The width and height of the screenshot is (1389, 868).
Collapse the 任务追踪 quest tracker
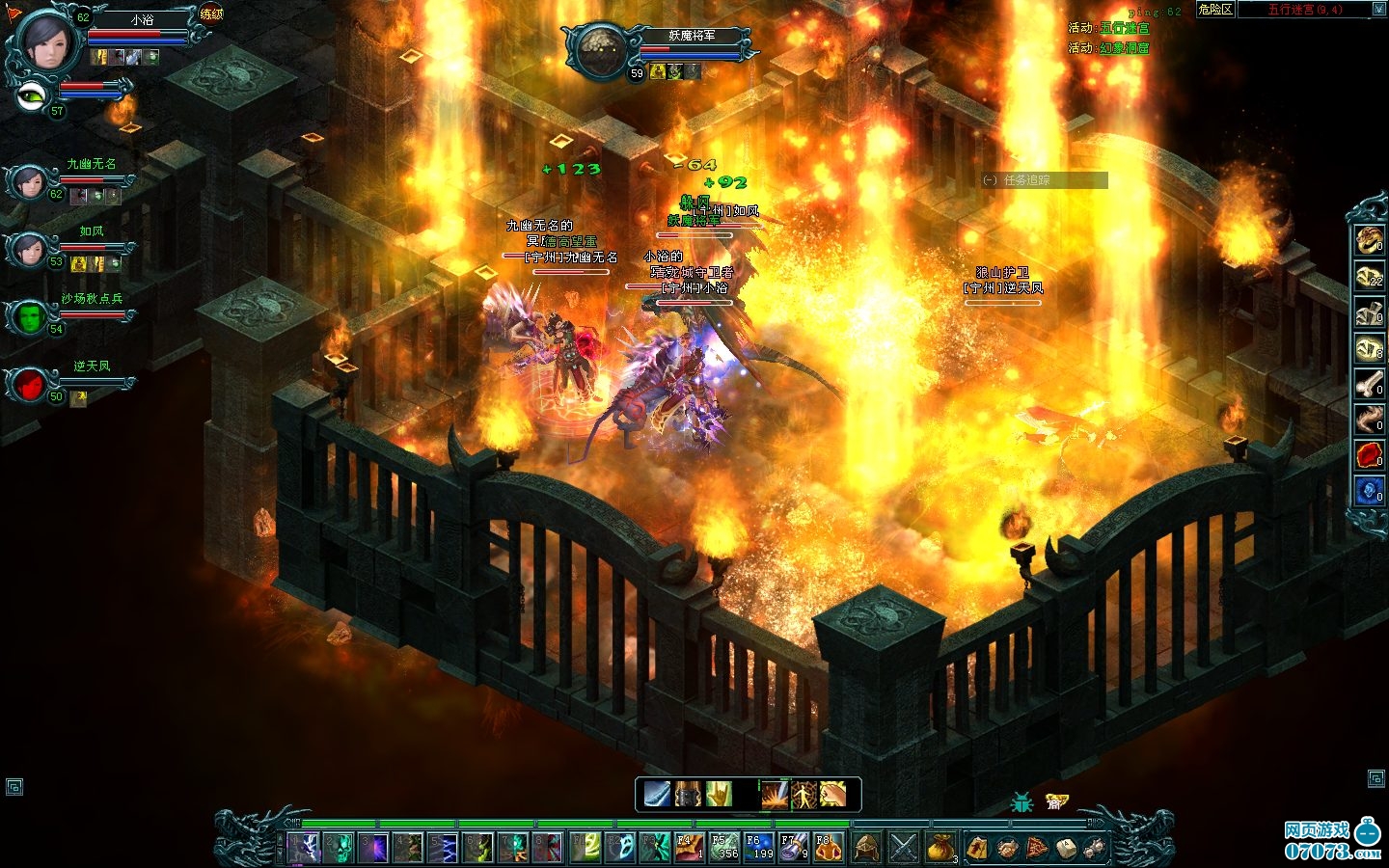click(x=990, y=180)
